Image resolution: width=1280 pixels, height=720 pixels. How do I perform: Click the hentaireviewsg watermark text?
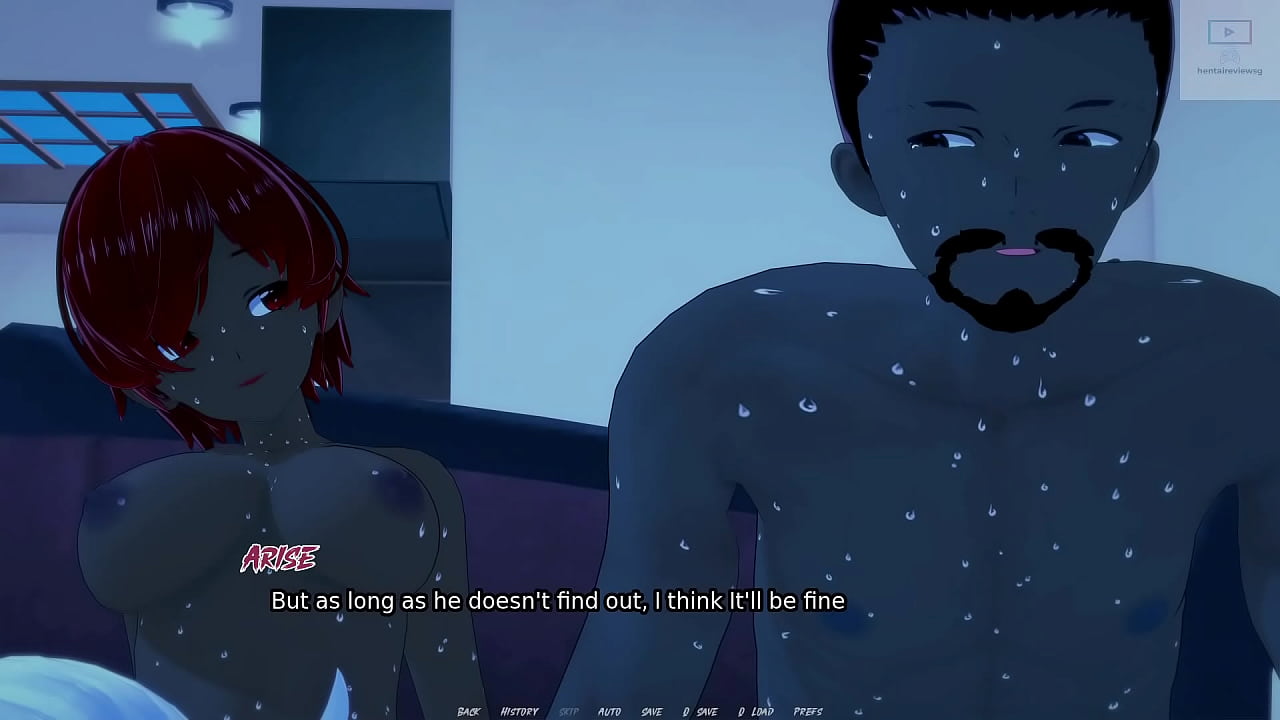[x=1231, y=70]
